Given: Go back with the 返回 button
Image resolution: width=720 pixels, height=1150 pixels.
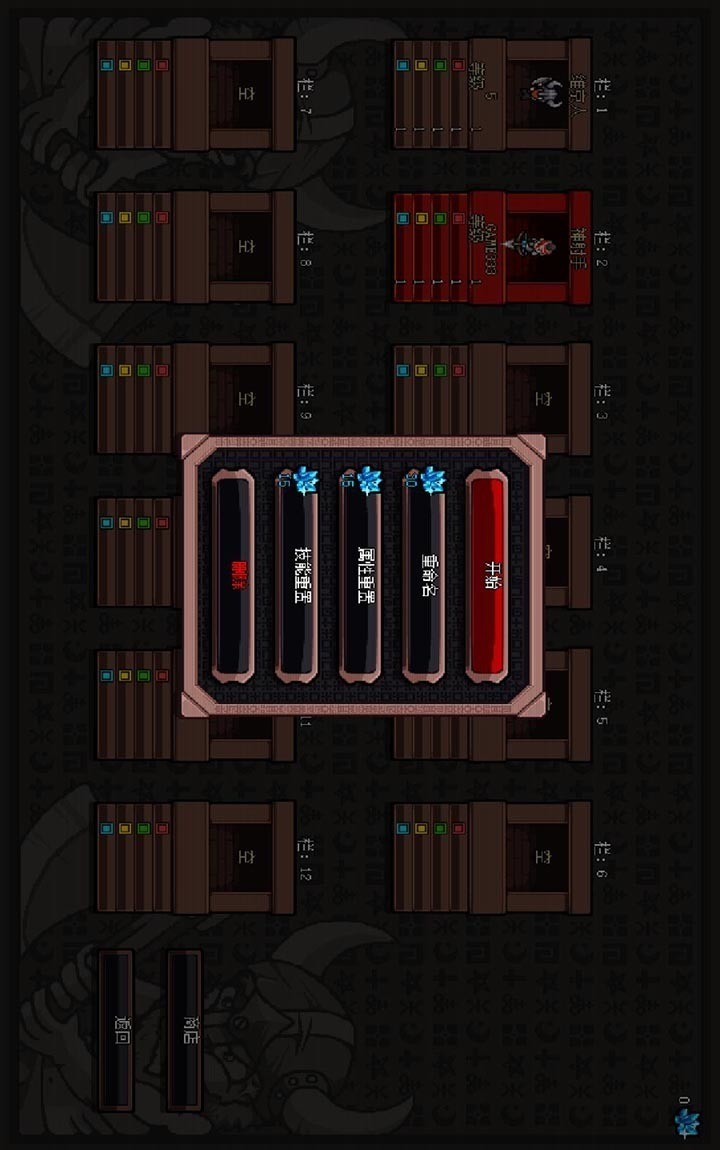Looking at the screenshot, I should coord(116,1030).
